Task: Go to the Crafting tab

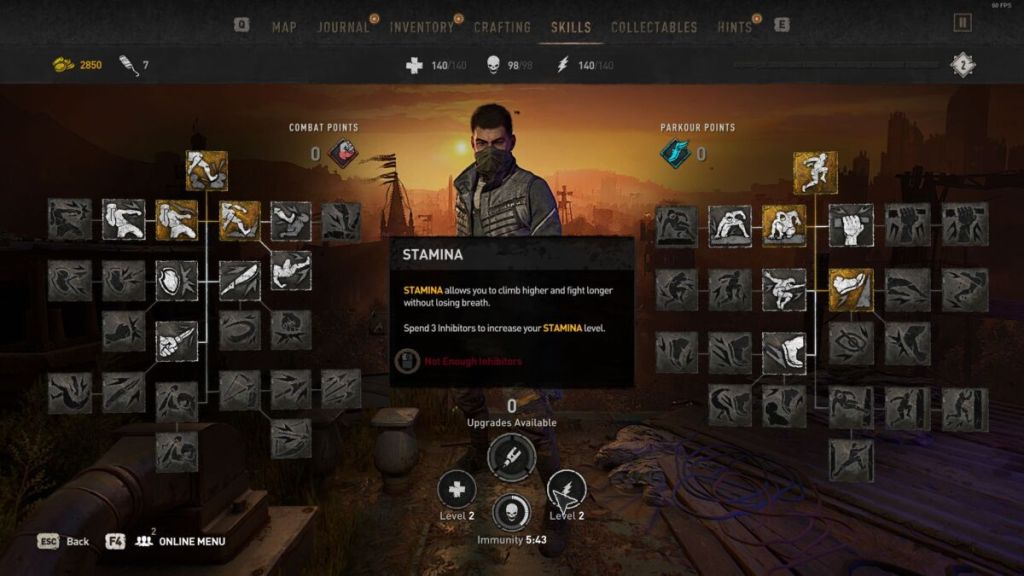Action: point(502,27)
